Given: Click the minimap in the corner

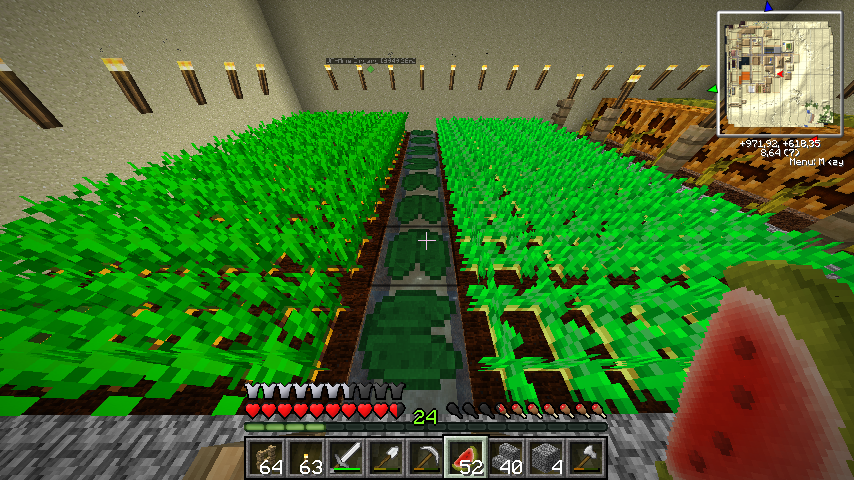Looking at the screenshot, I should (779, 73).
